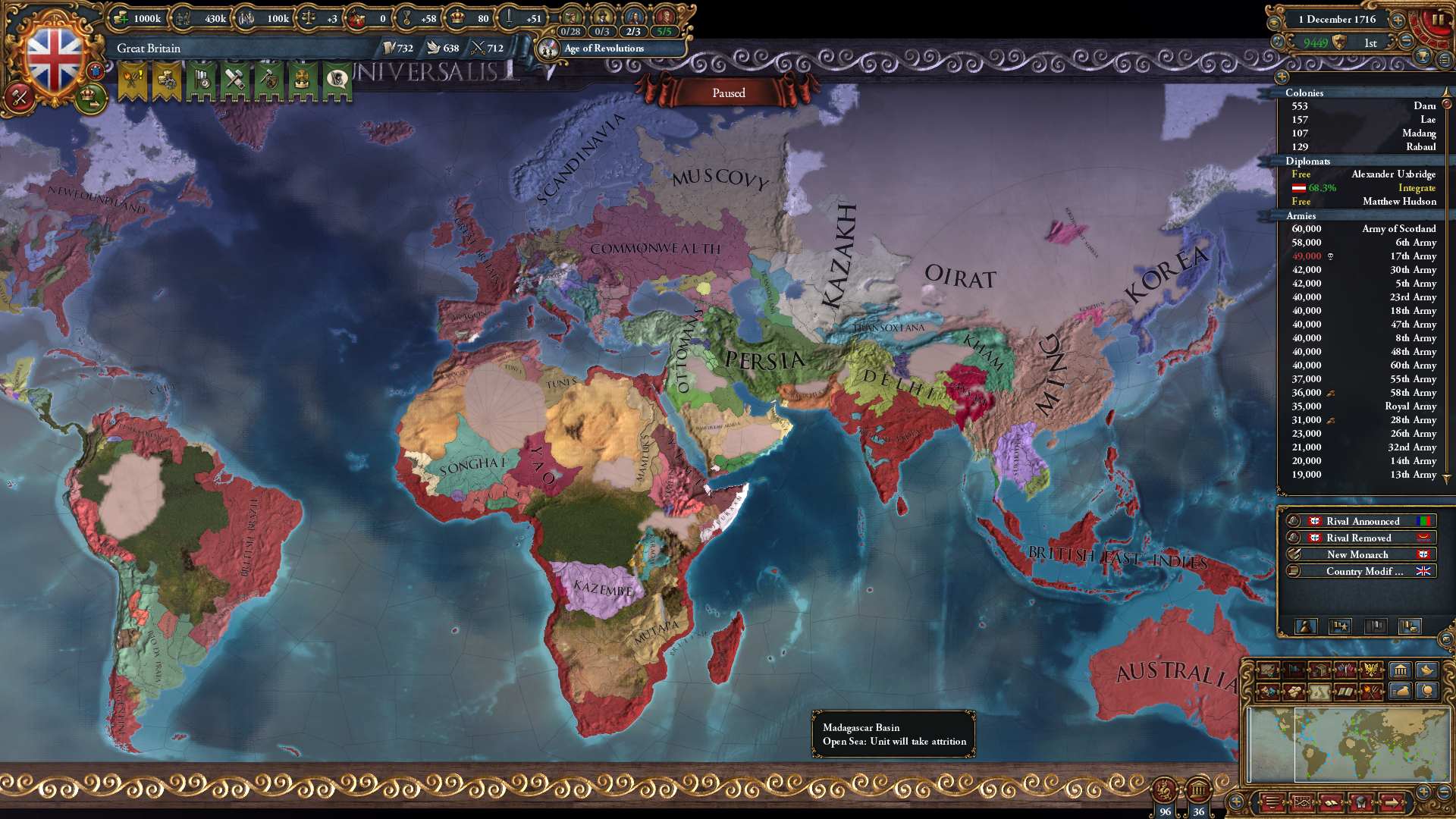Switch to the political mapmode
Image resolution: width=1456 pixels, height=819 pixels.
pyautogui.click(x=1294, y=670)
